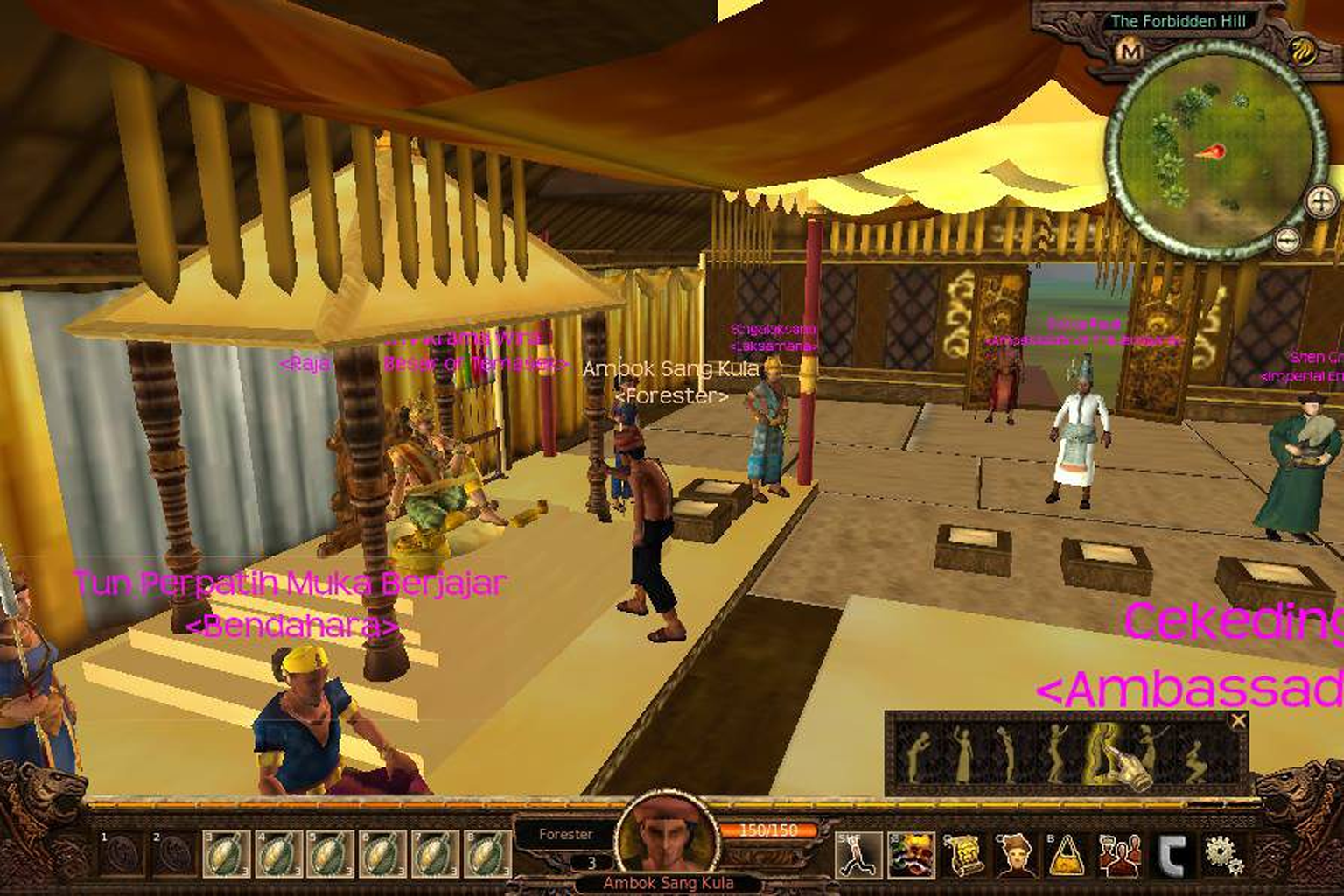1344x896 pixels.
Task: Toggle the running figure icon
Action: pyautogui.click(x=858, y=855)
